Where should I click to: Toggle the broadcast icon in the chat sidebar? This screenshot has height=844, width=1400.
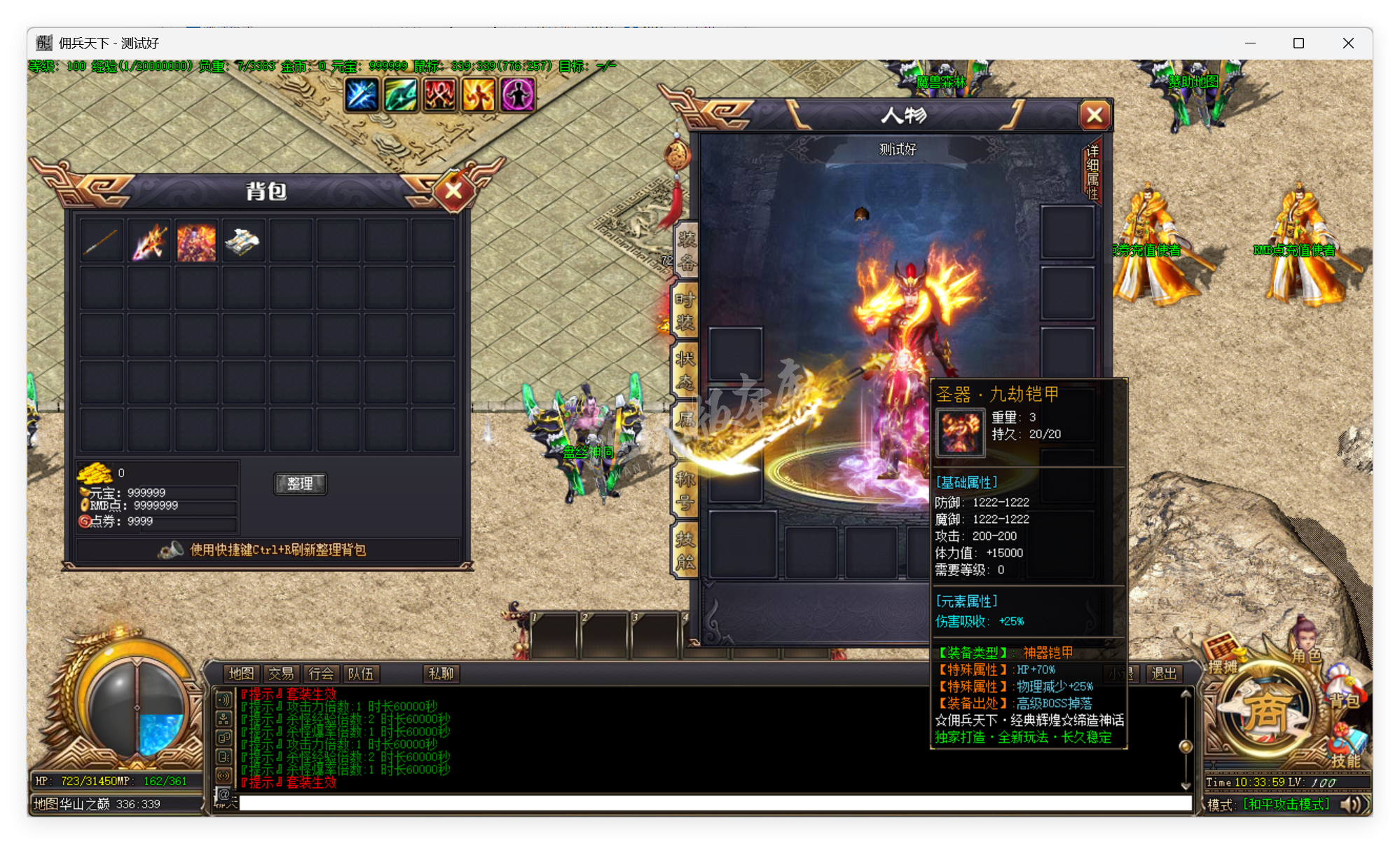[224, 775]
